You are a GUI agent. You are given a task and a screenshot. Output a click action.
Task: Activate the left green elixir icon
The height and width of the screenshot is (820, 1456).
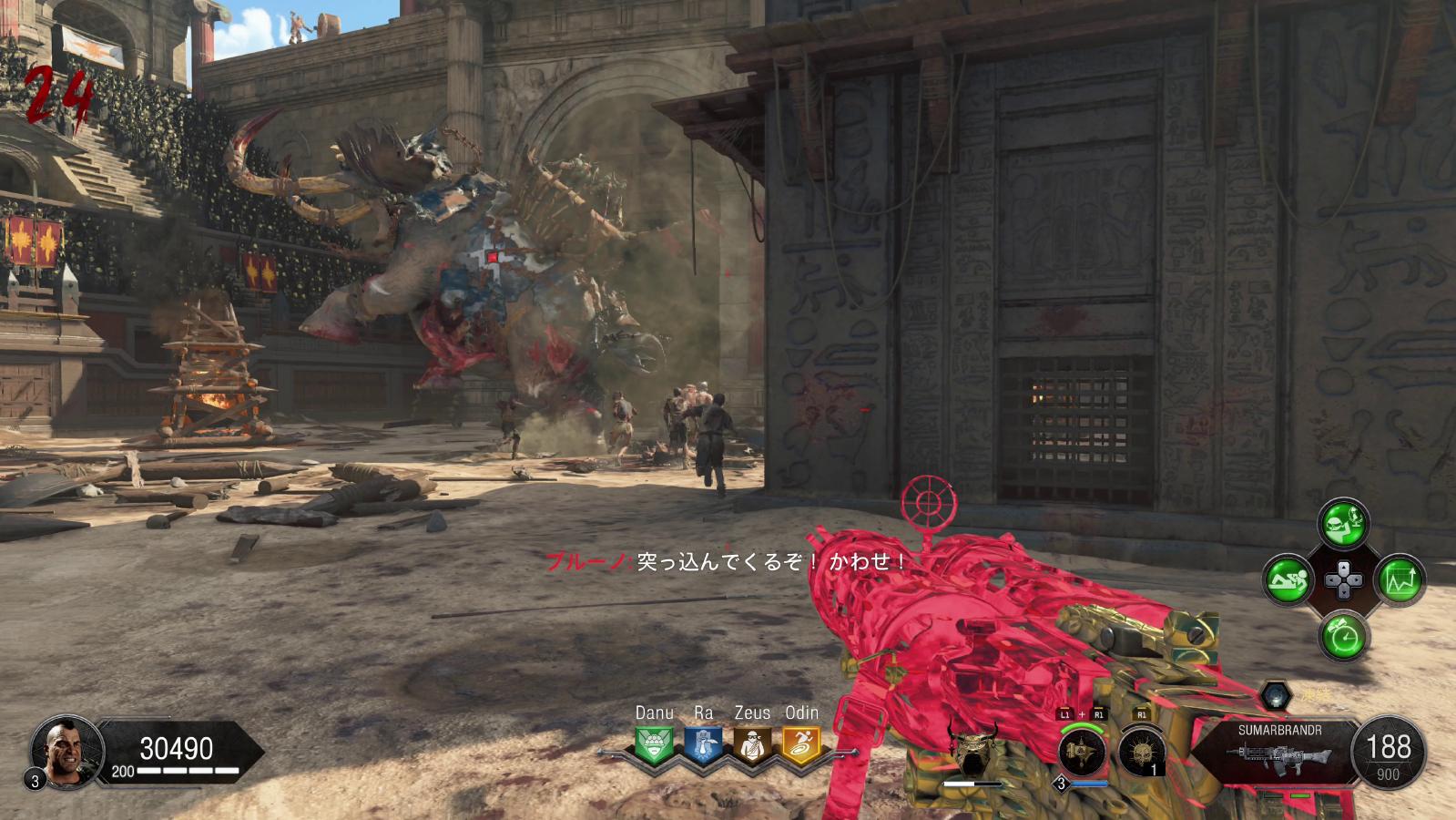(x=1288, y=579)
